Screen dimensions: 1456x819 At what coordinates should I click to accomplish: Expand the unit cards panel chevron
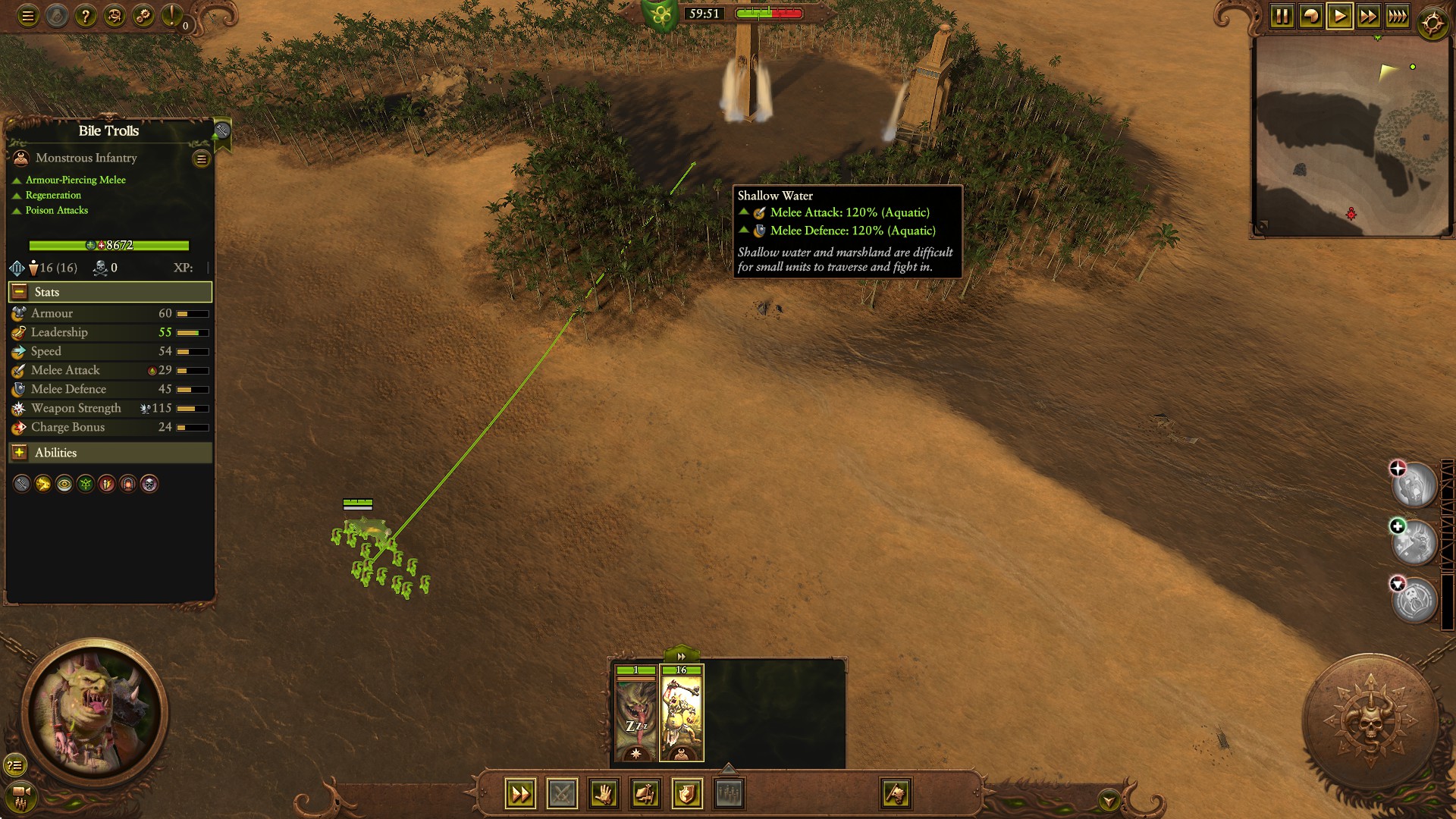[x=680, y=656]
